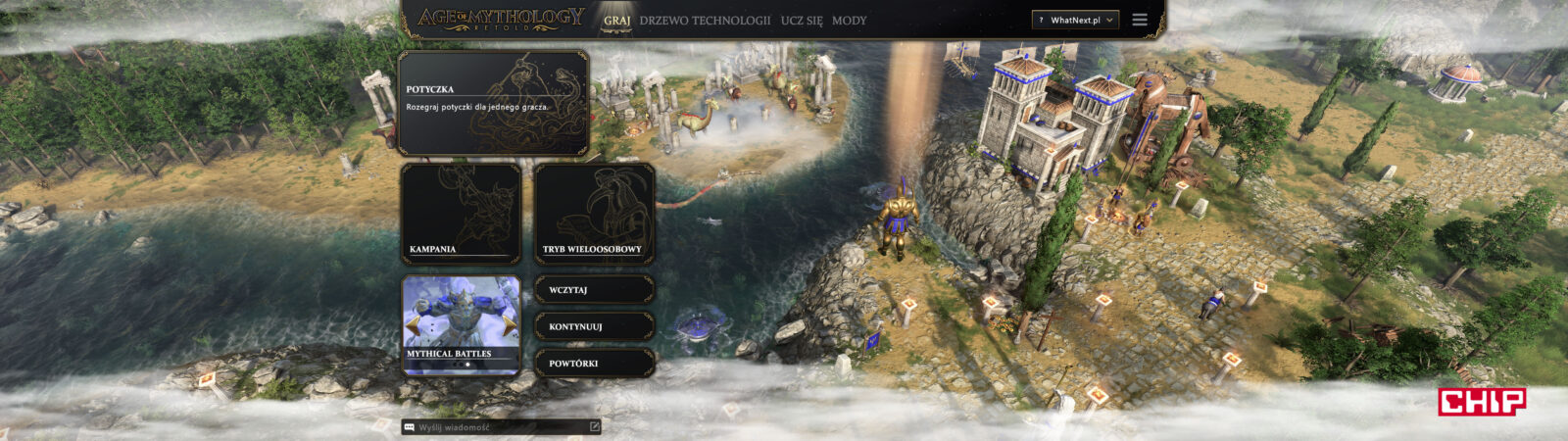Click the chat pop-out edit icon
1568x441 pixels.
(x=594, y=427)
